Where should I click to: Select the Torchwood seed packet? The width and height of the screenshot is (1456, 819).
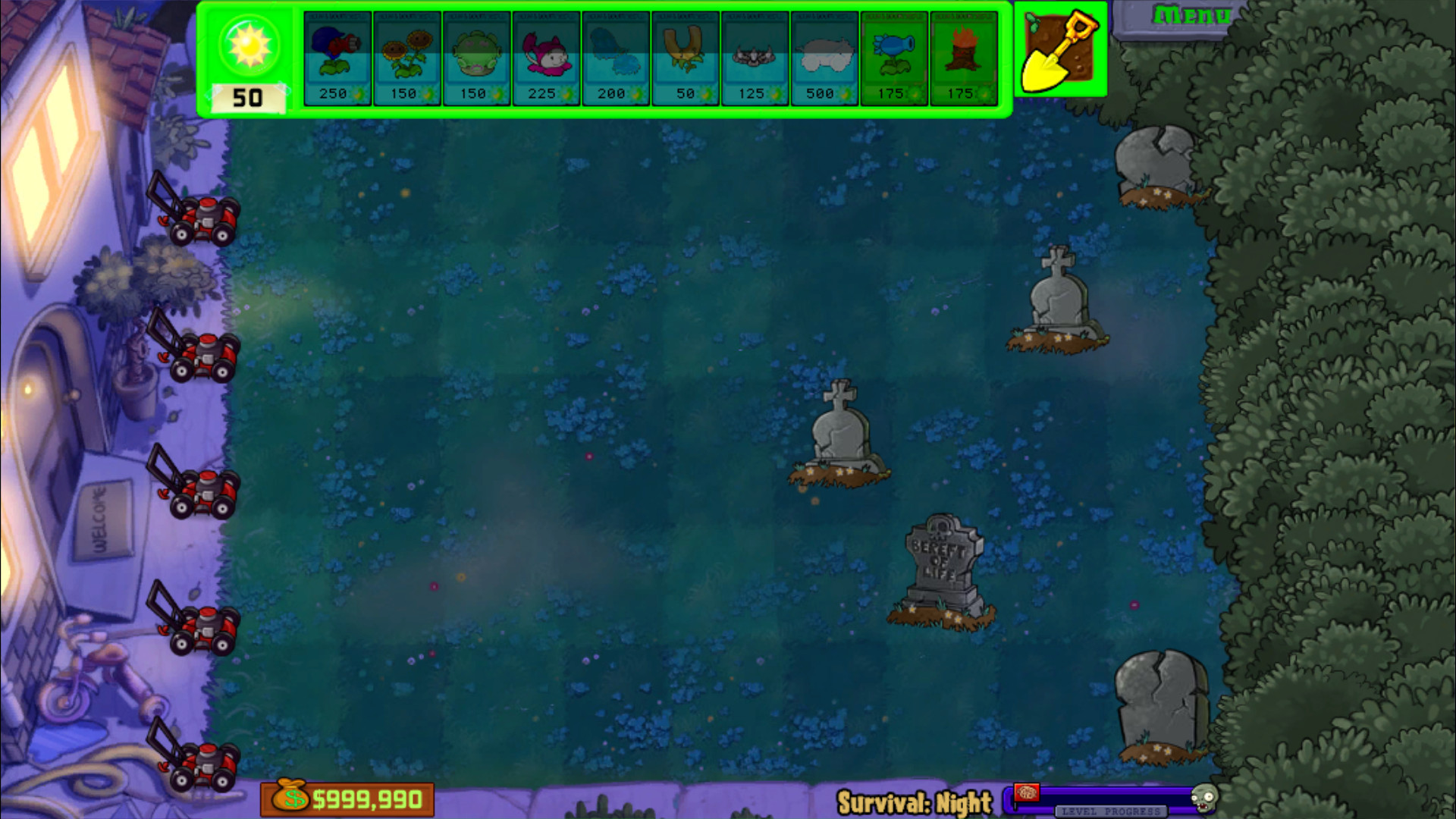(964, 57)
